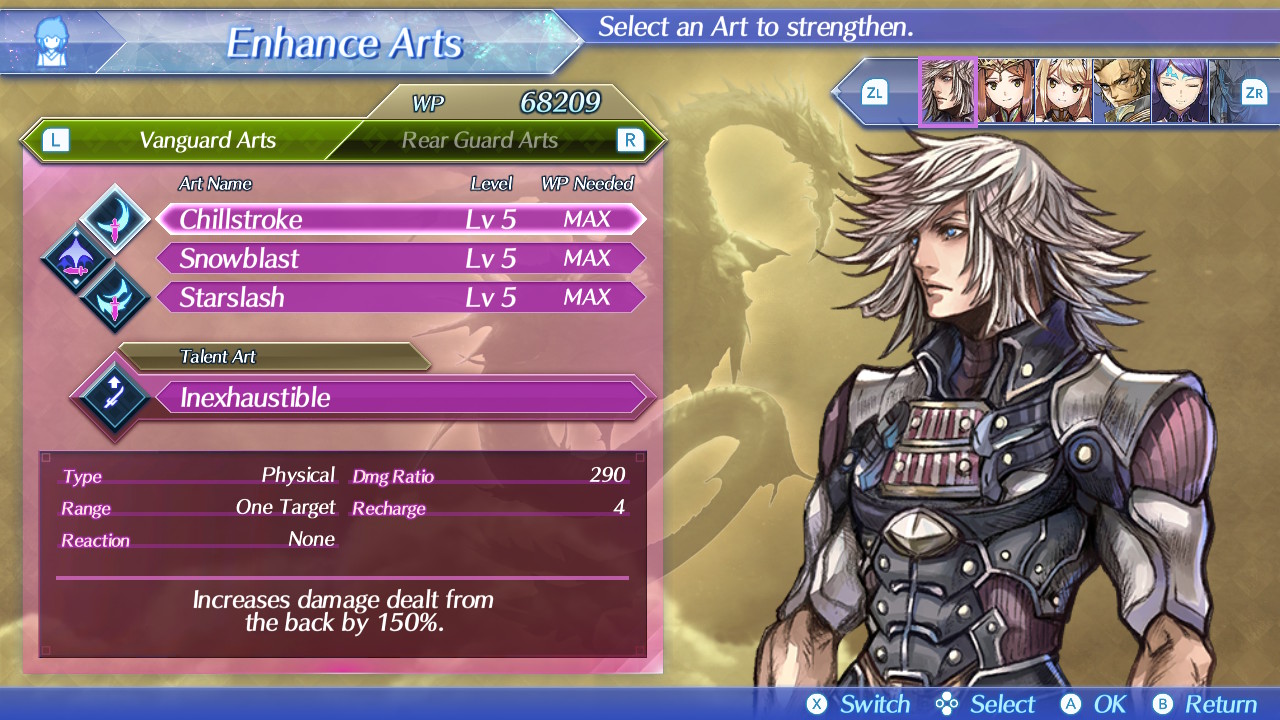Click the Inexhaustible talent art icon
This screenshot has width=1280, height=720.
112,397
